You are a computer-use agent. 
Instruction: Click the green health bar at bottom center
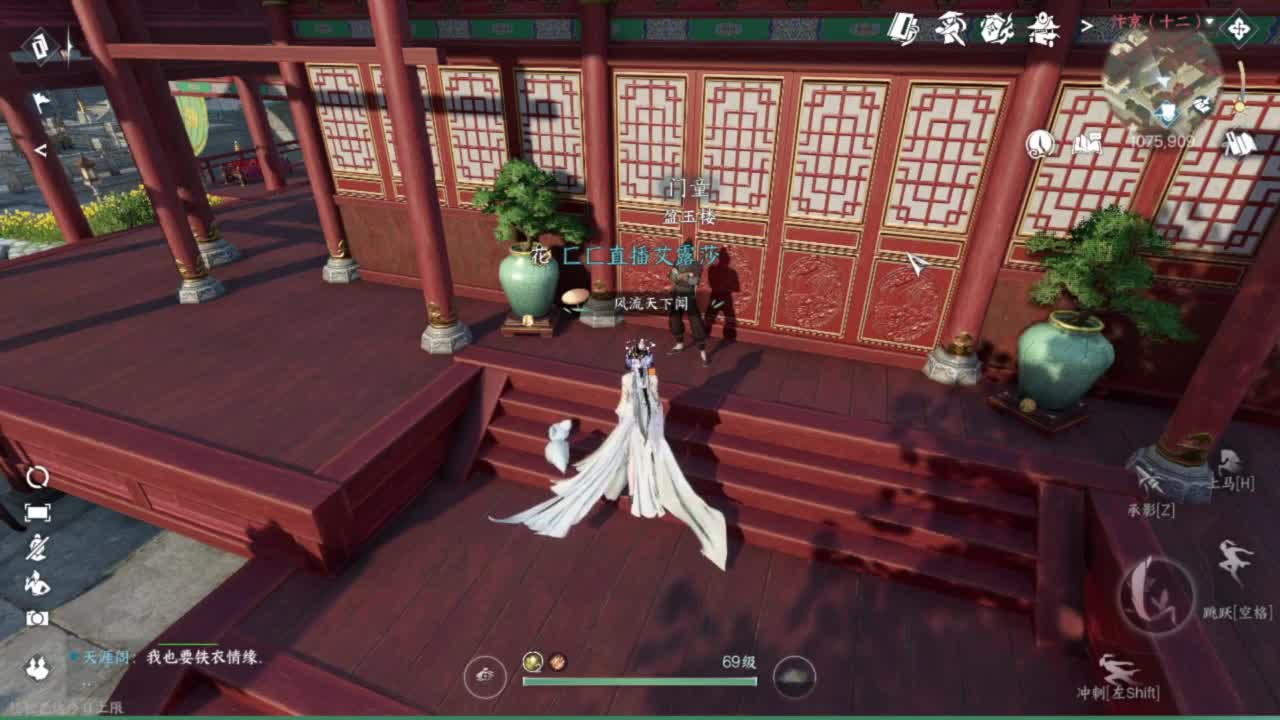640,682
